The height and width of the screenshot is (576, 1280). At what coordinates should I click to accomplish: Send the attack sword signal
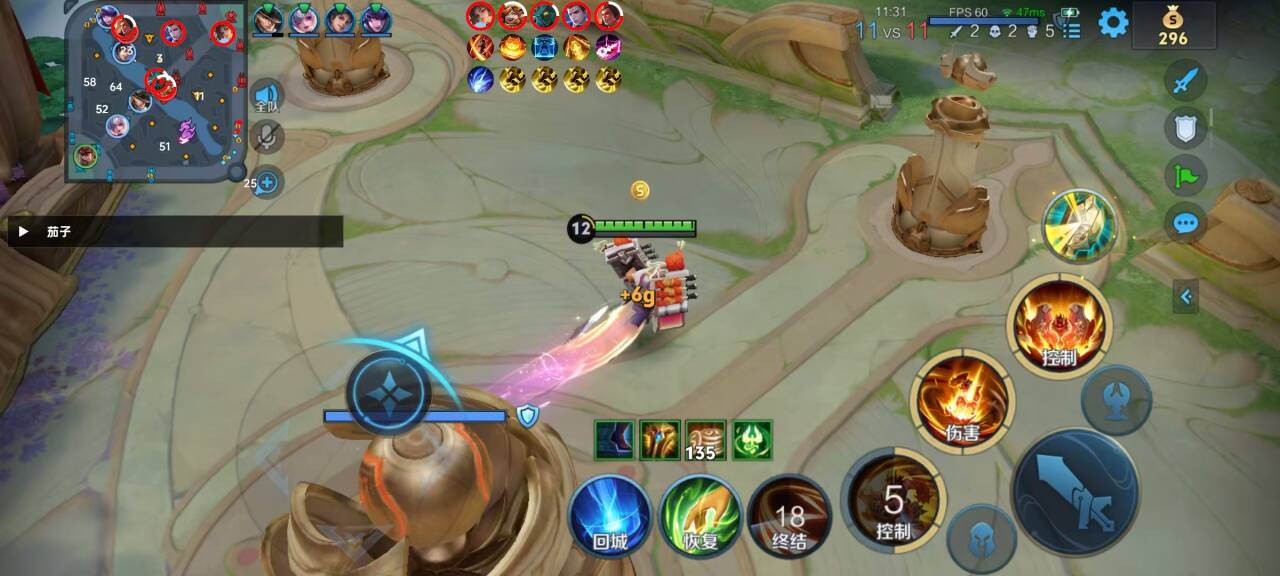tap(1186, 80)
